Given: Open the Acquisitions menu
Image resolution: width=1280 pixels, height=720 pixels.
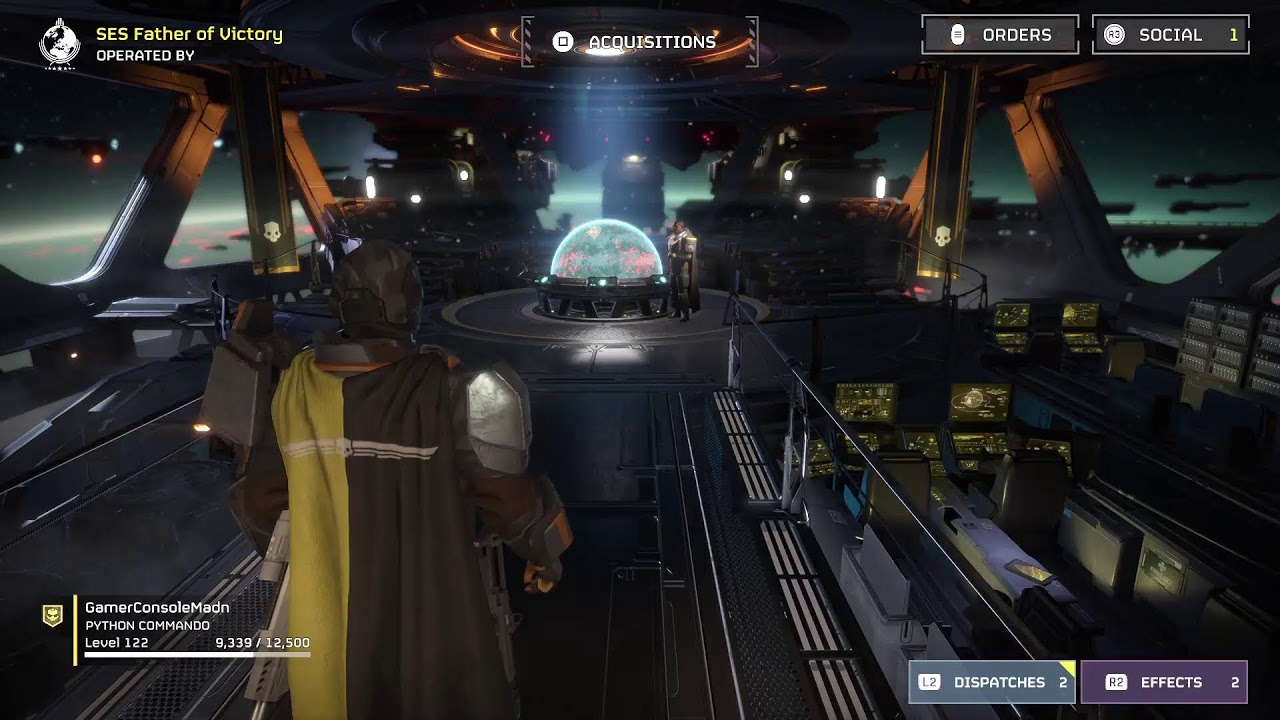Looking at the screenshot, I should pyautogui.click(x=639, y=42).
